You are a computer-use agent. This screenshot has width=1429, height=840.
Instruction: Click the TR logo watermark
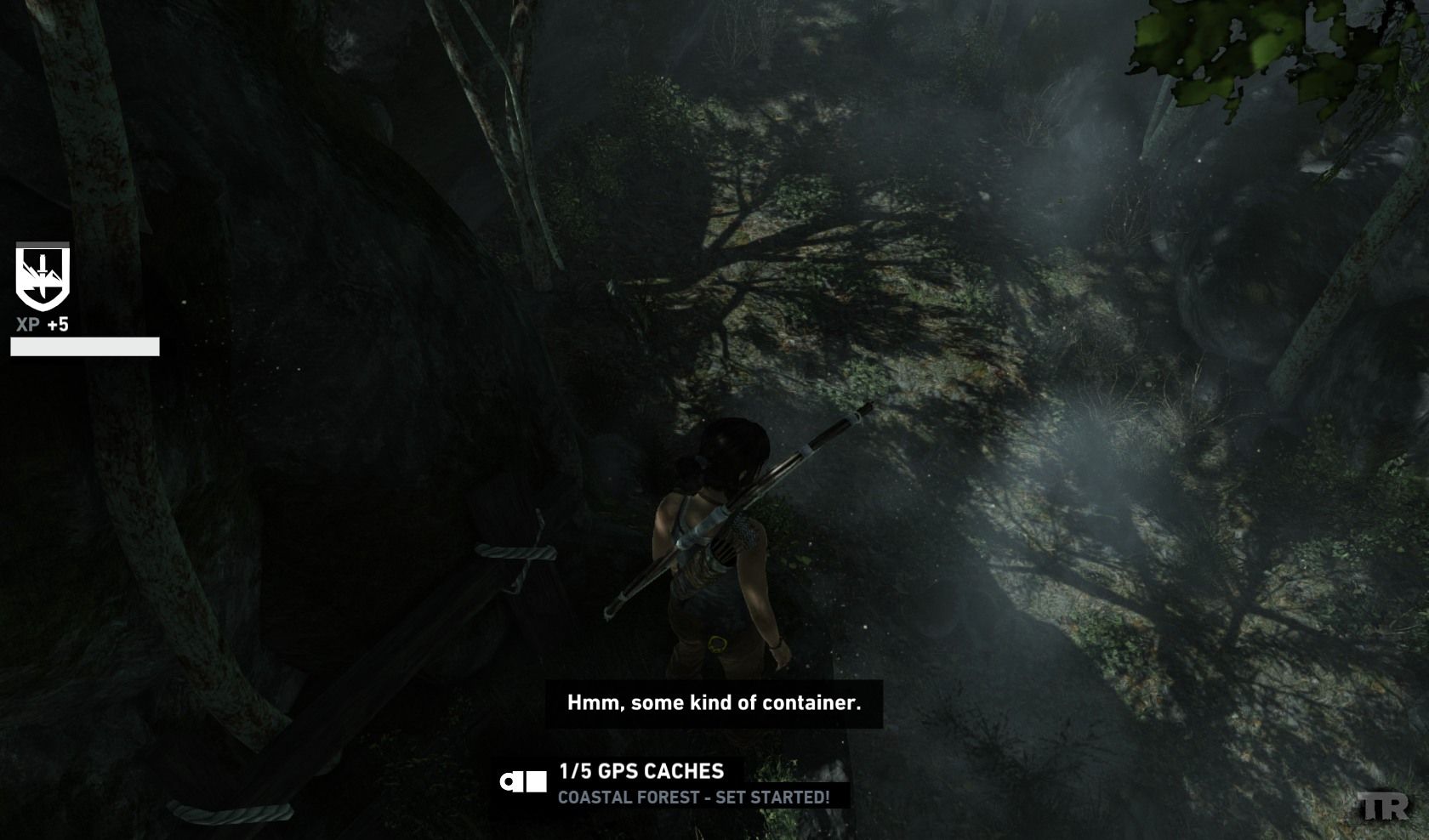pyautogui.click(x=1382, y=807)
